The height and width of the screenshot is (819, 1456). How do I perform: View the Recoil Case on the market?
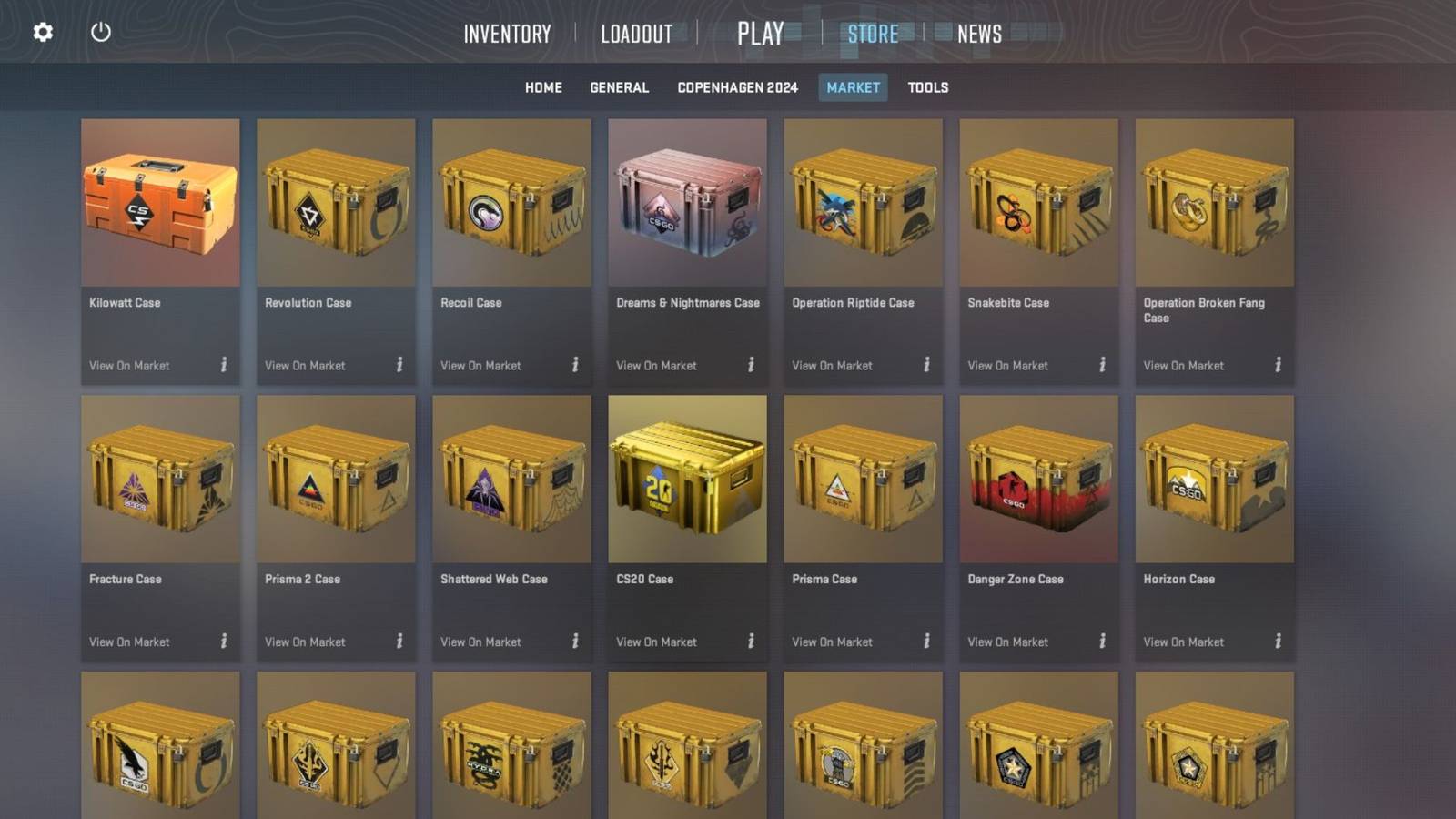pos(480,365)
